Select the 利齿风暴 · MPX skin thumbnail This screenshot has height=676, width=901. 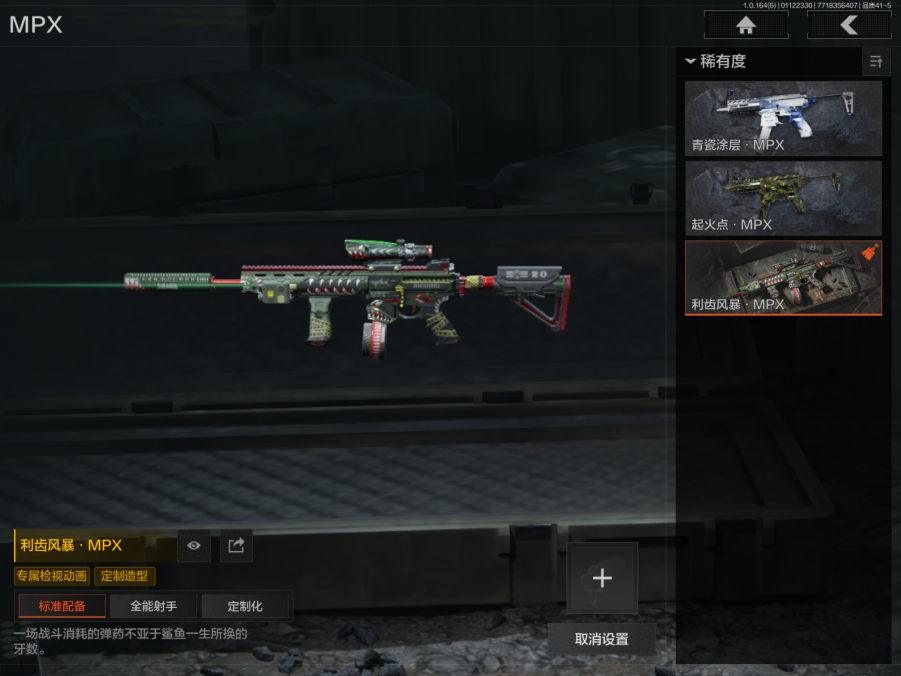783,277
